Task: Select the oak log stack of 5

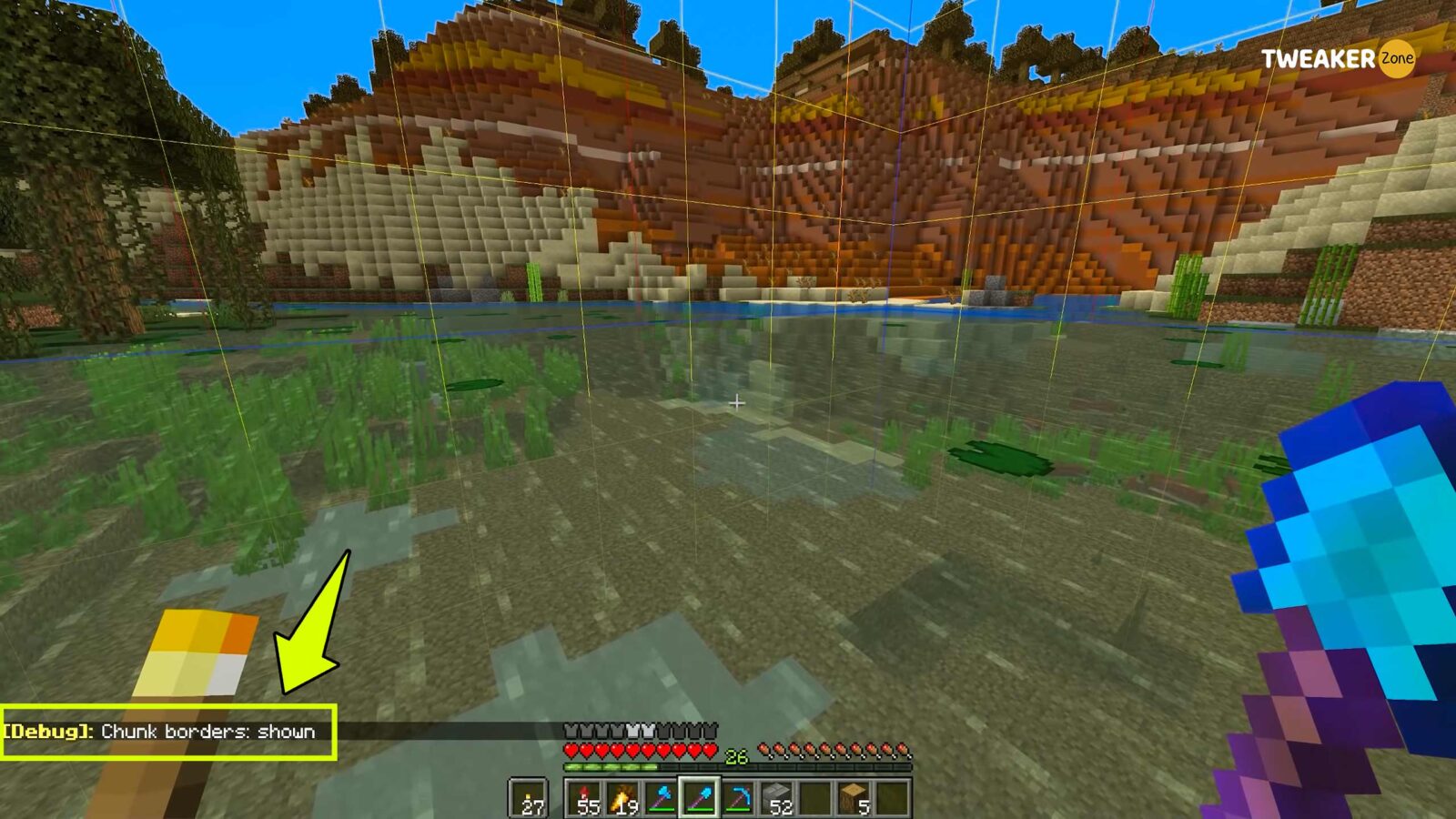Action: [x=854, y=798]
